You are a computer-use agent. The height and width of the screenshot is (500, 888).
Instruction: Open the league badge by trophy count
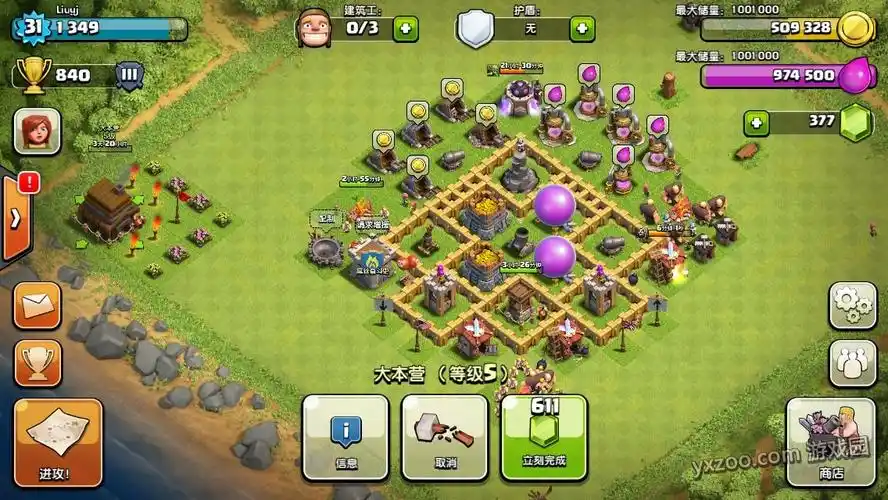click(x=129, y=75)
